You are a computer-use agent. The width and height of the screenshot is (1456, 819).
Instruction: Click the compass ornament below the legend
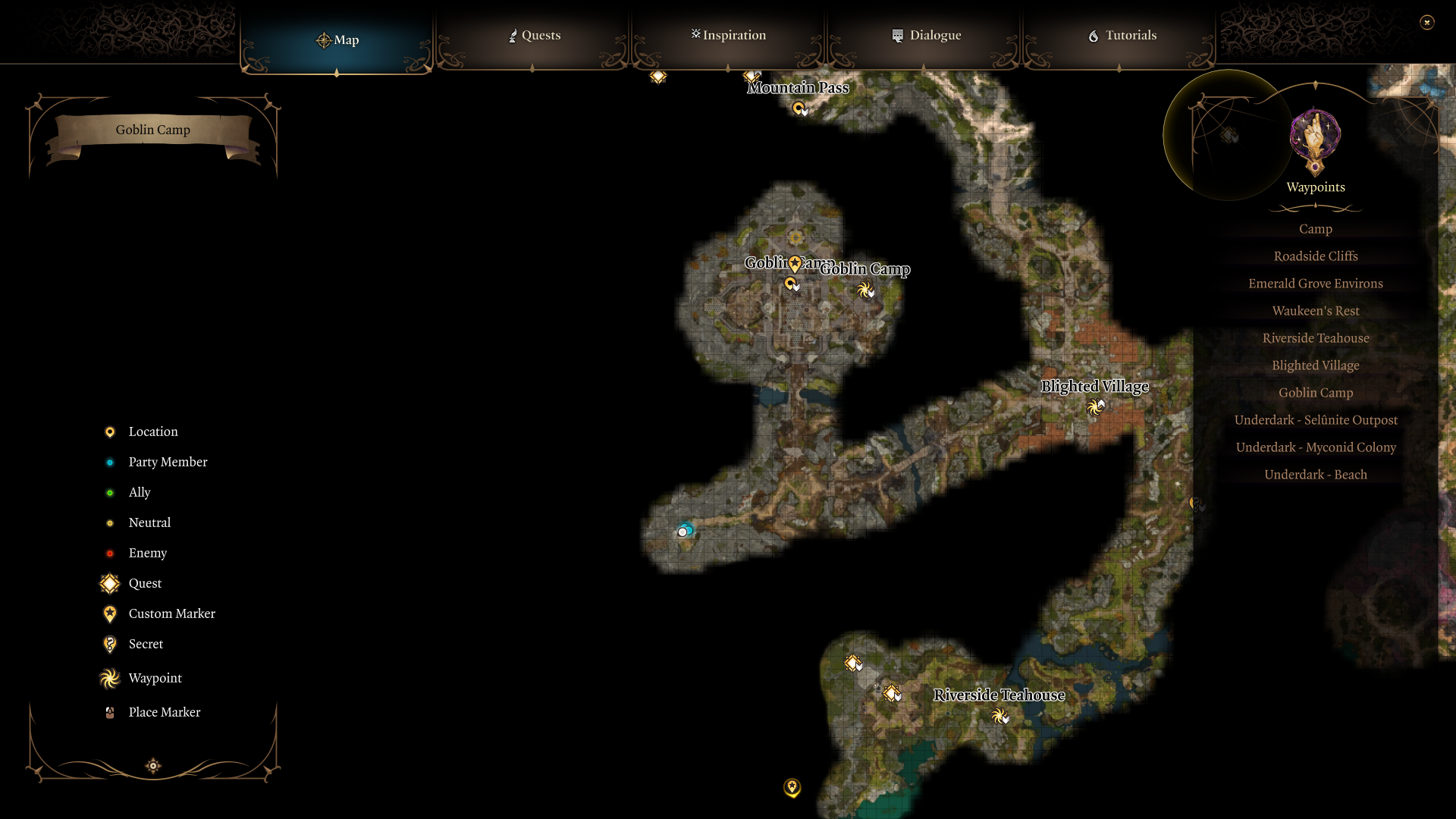coord(152,766)
